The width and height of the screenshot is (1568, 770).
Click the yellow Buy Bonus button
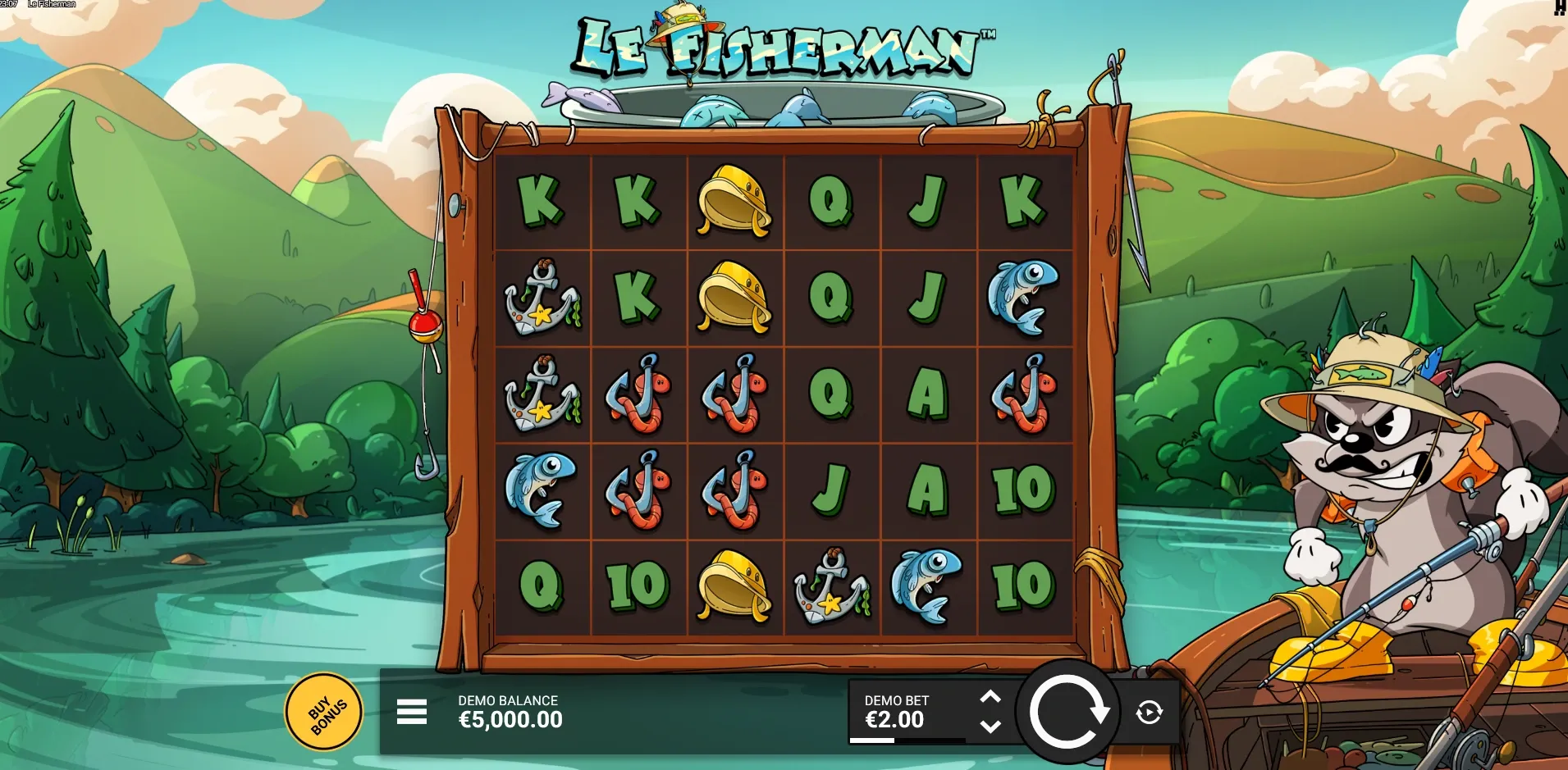coord(325,712)
